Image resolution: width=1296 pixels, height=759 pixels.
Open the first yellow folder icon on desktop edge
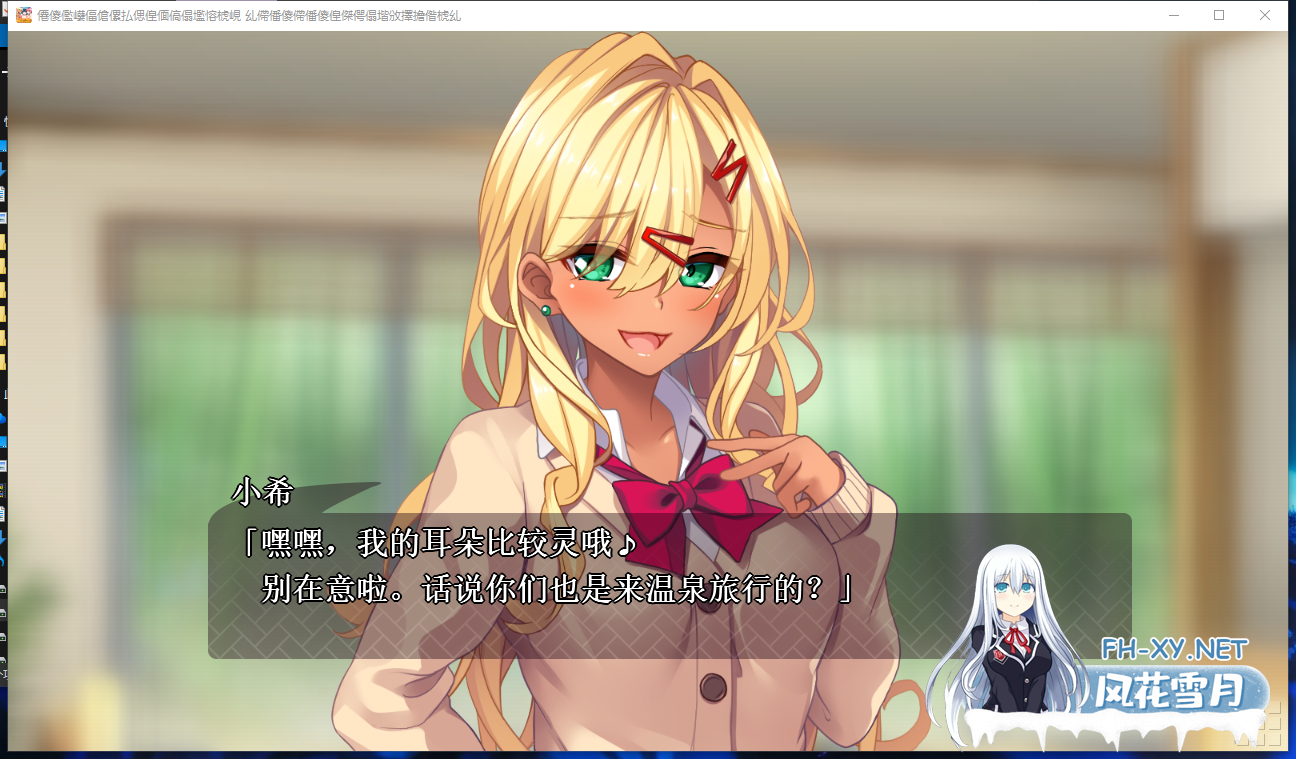click(x=7, y=240)
